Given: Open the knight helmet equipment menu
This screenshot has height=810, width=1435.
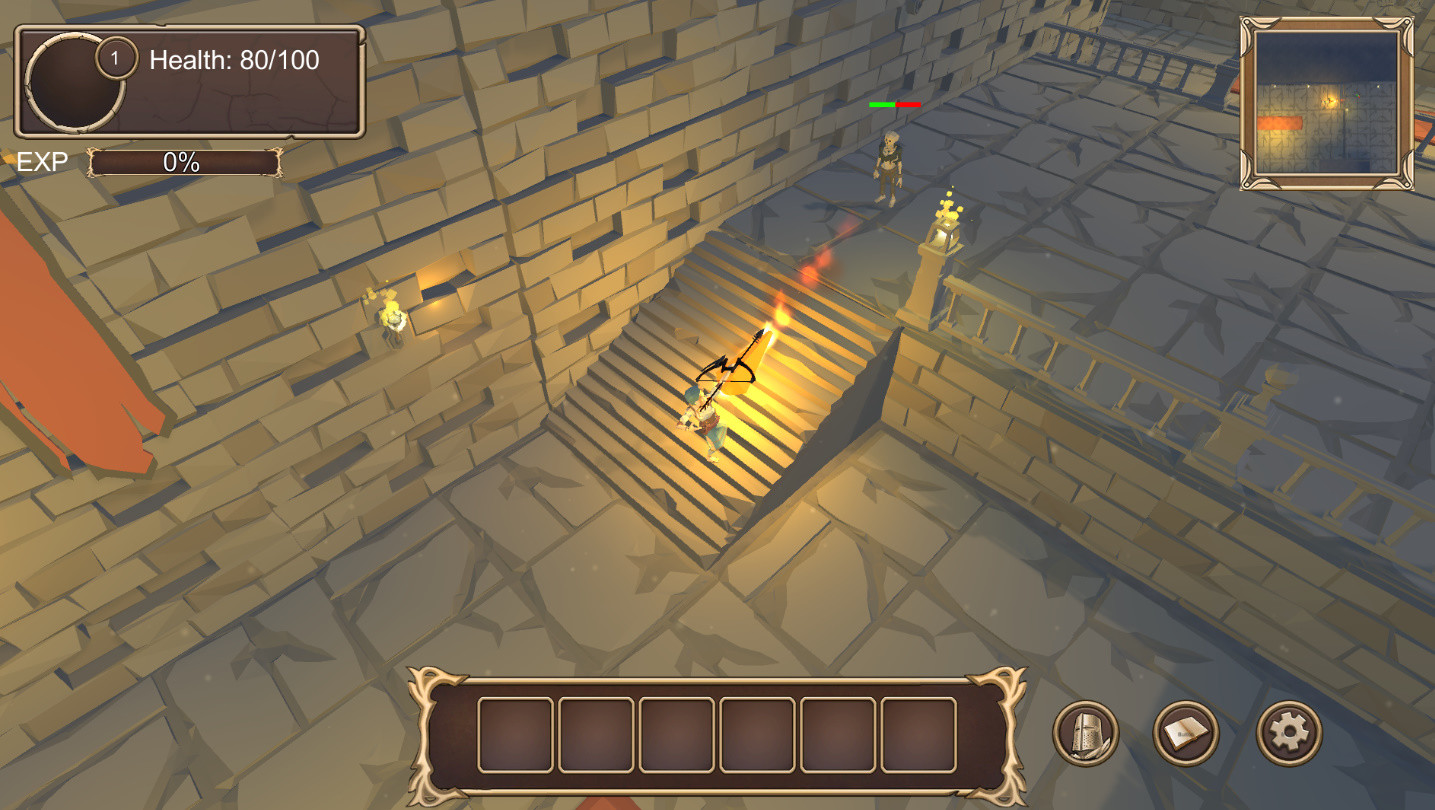Looking at the screenshot, I should pyautogui.click(x=1086, y=733).
